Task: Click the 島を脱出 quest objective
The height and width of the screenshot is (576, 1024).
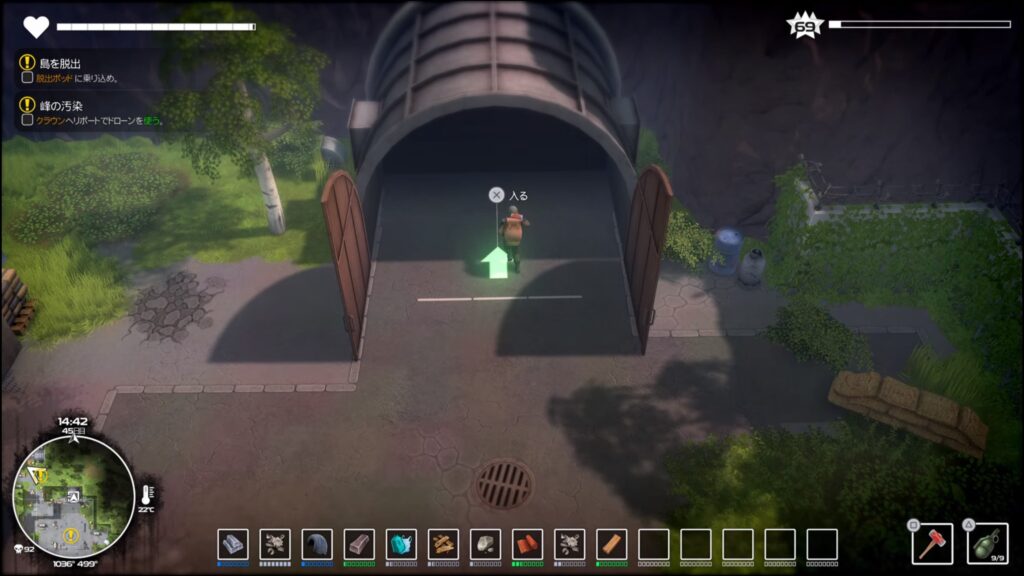Action: [60, 63]
